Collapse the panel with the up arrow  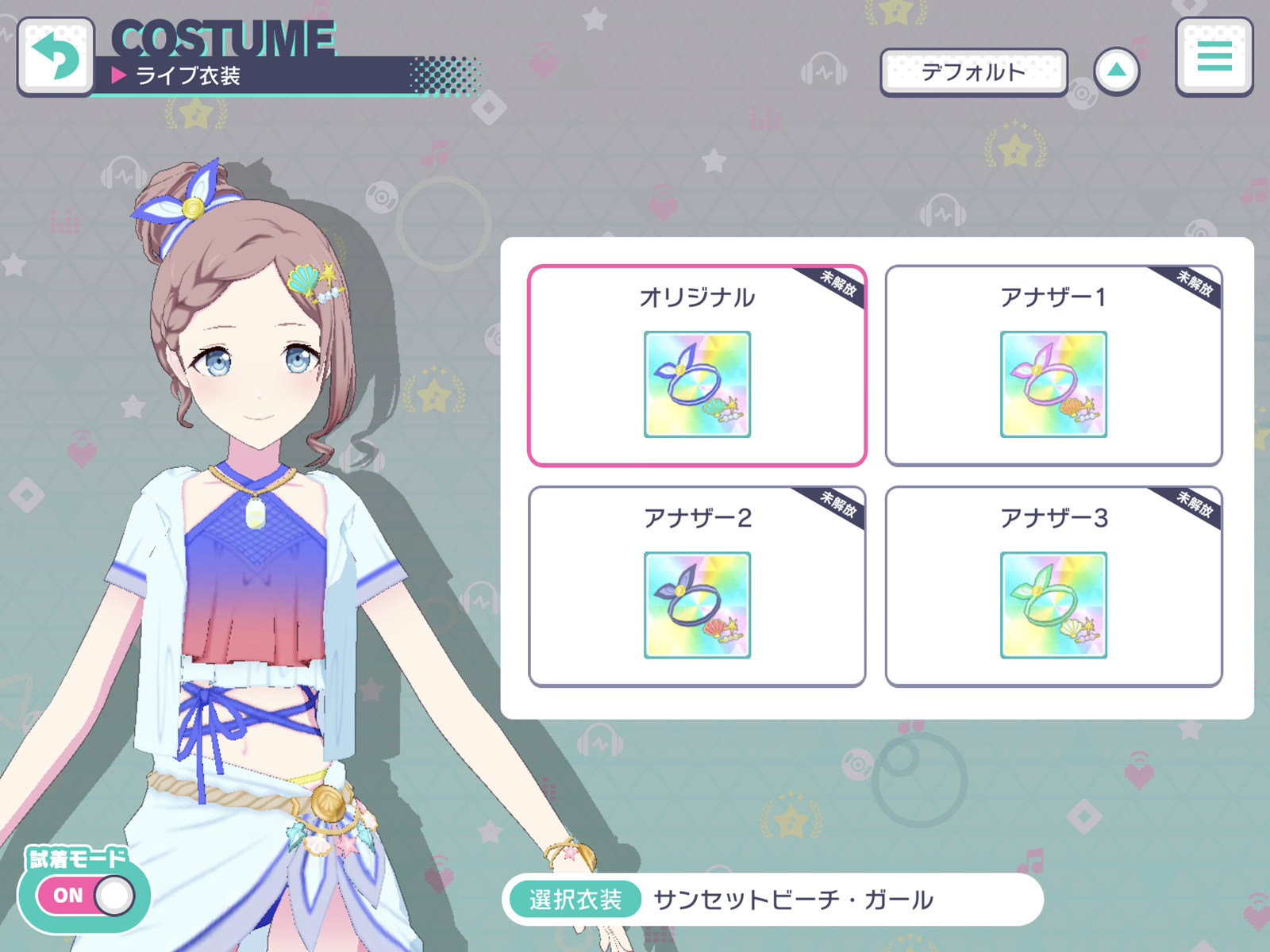[1118, 70]
